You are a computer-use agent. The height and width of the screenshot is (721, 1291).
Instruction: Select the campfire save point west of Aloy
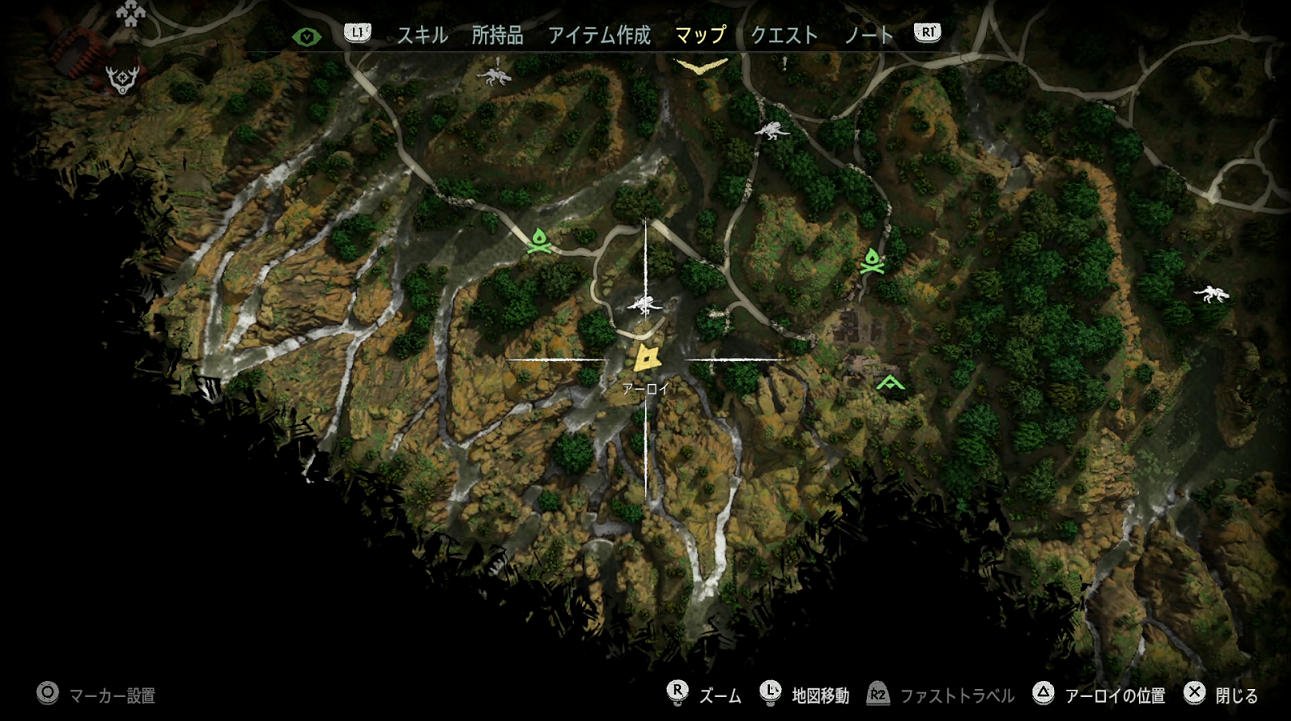[x=537, y=240]
